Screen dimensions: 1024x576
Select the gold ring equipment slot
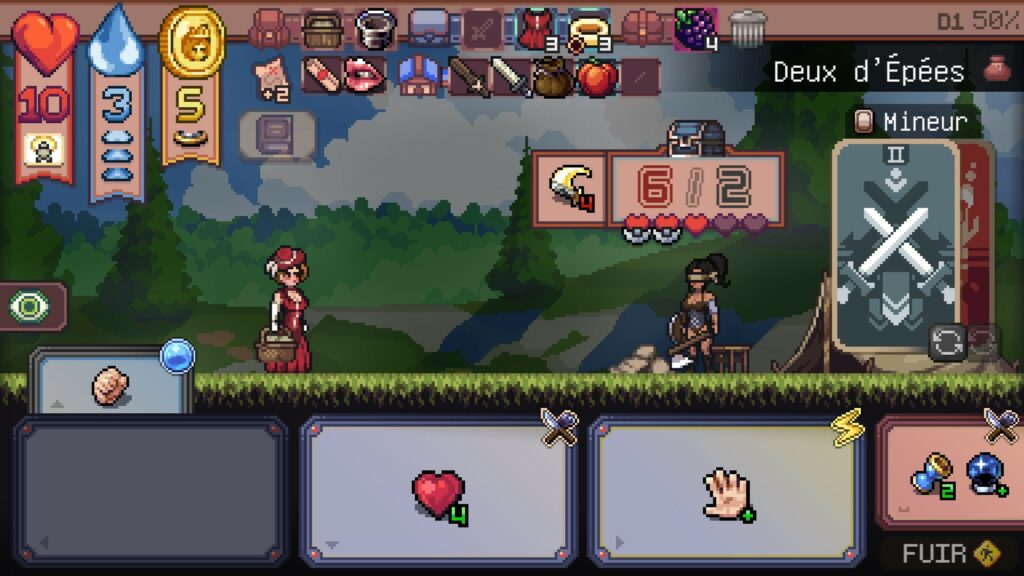tap(589, 28)
